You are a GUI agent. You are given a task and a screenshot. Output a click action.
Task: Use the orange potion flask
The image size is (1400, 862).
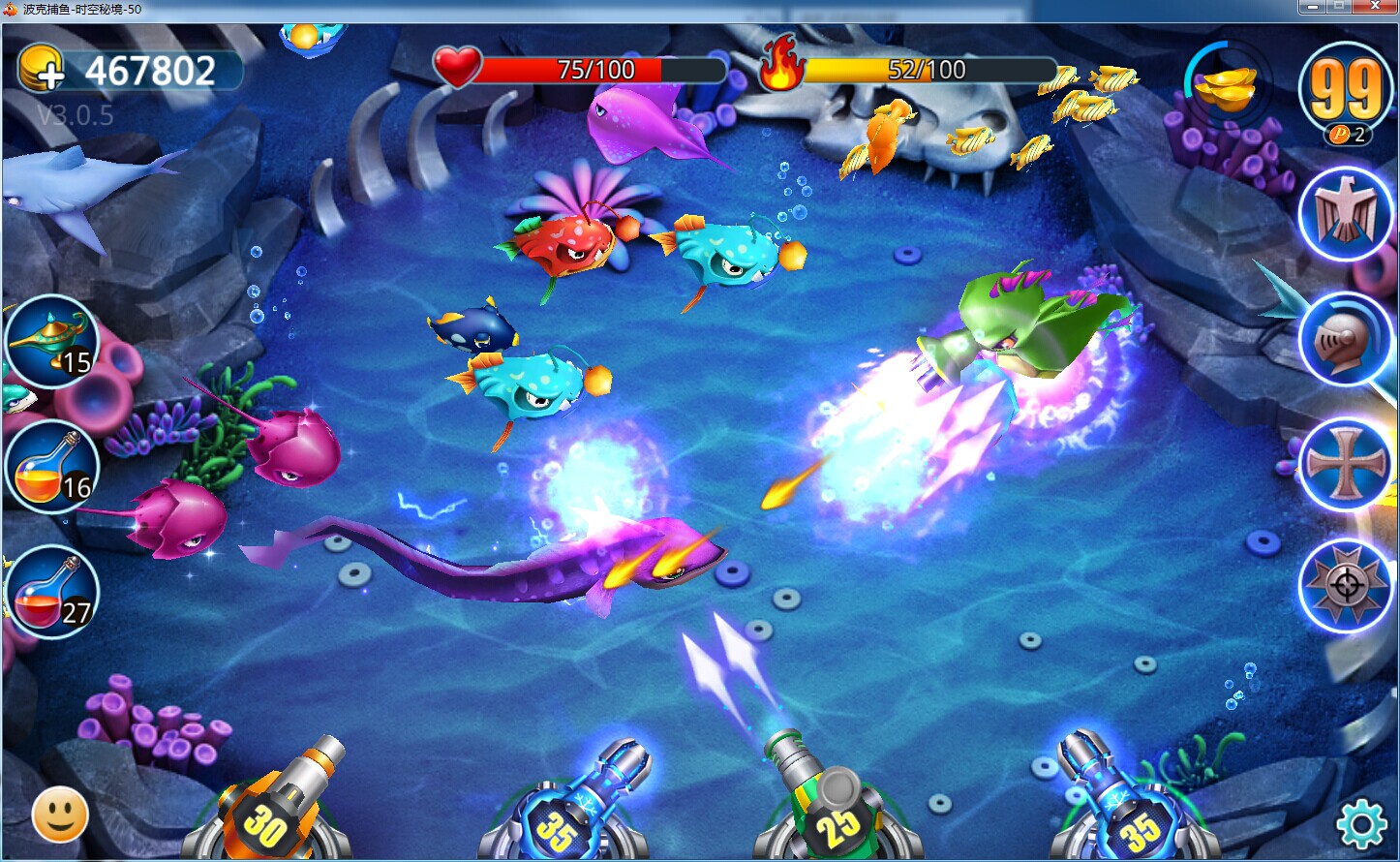point(51,467)
